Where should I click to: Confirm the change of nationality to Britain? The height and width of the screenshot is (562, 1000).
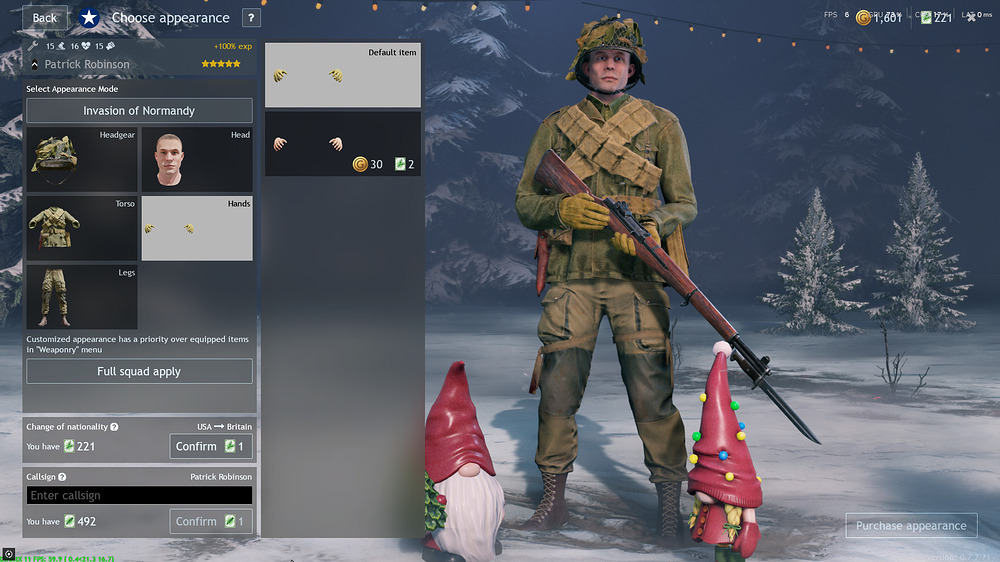[x=210, y=446]
